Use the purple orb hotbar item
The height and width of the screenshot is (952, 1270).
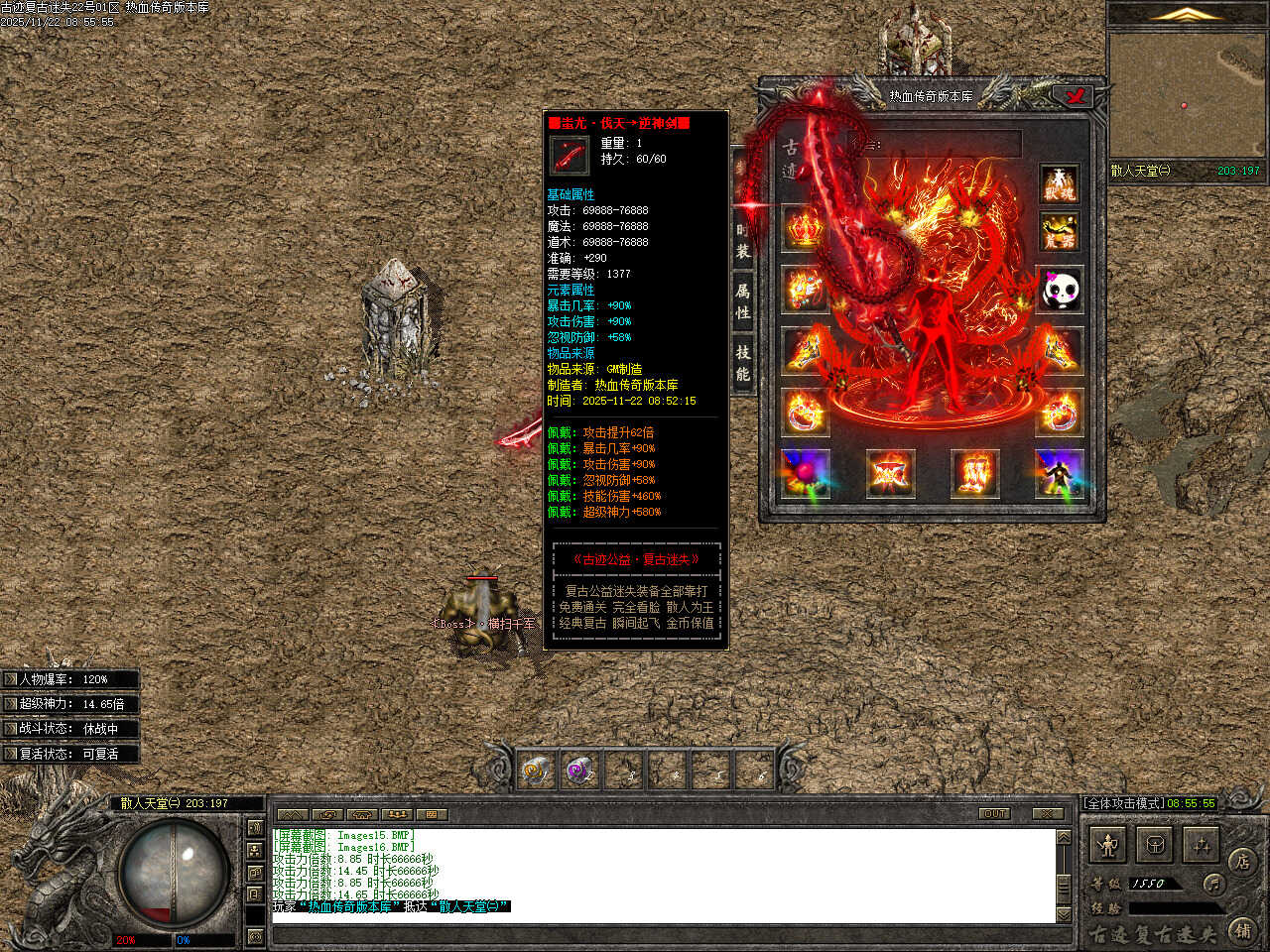point(579,770)
